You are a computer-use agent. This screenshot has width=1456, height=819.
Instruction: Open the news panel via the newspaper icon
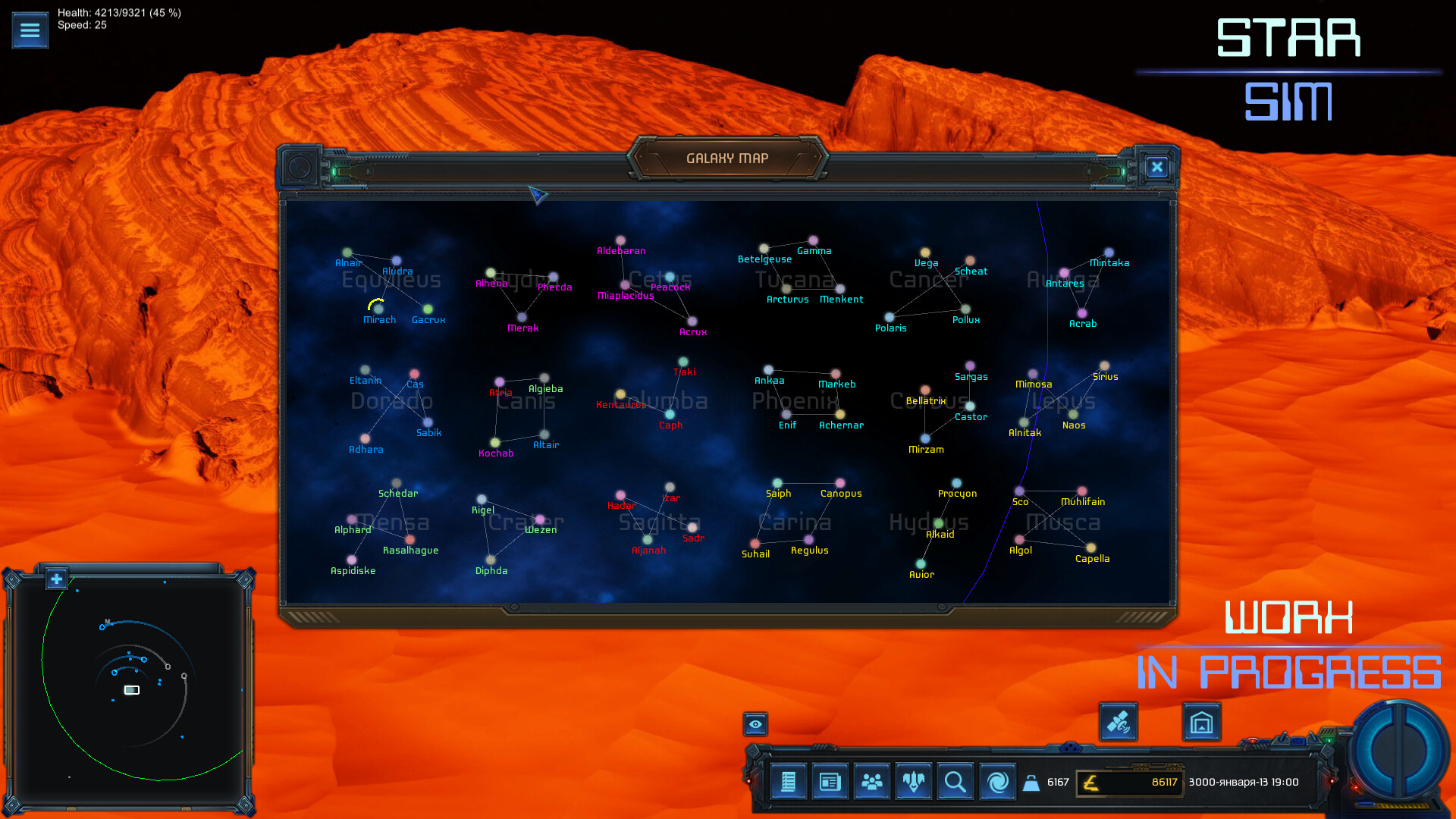click(830, 782)
